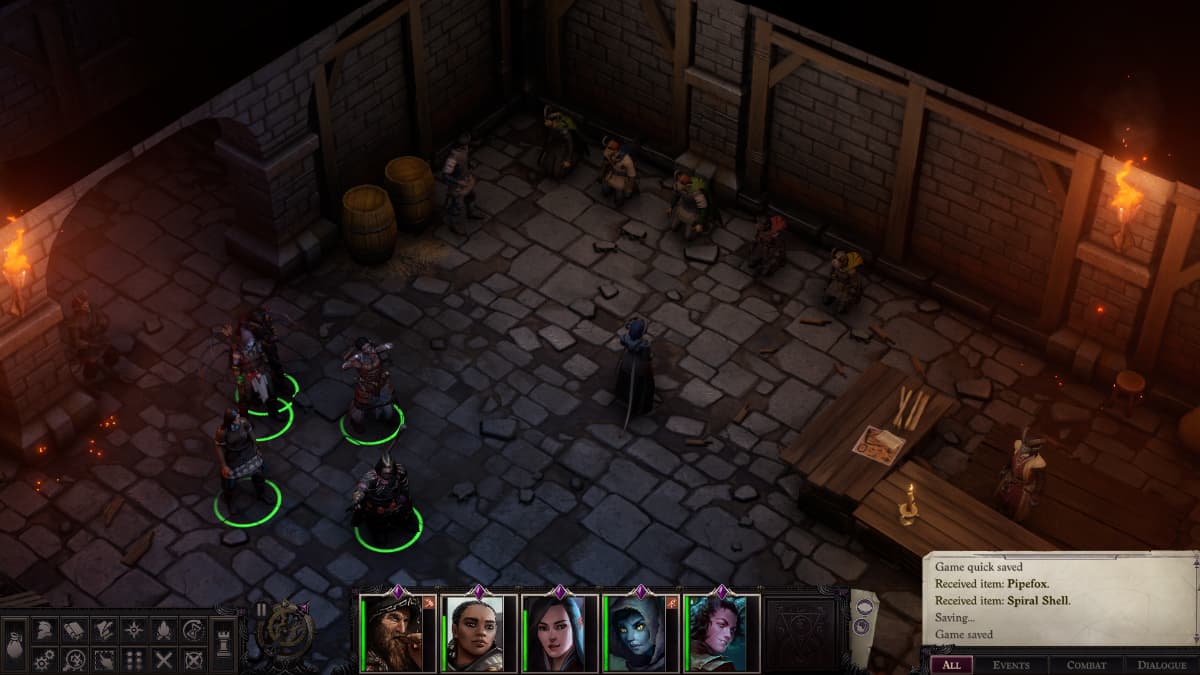
Task: Select the black-haired elf woman portrait
Action: 554,633
